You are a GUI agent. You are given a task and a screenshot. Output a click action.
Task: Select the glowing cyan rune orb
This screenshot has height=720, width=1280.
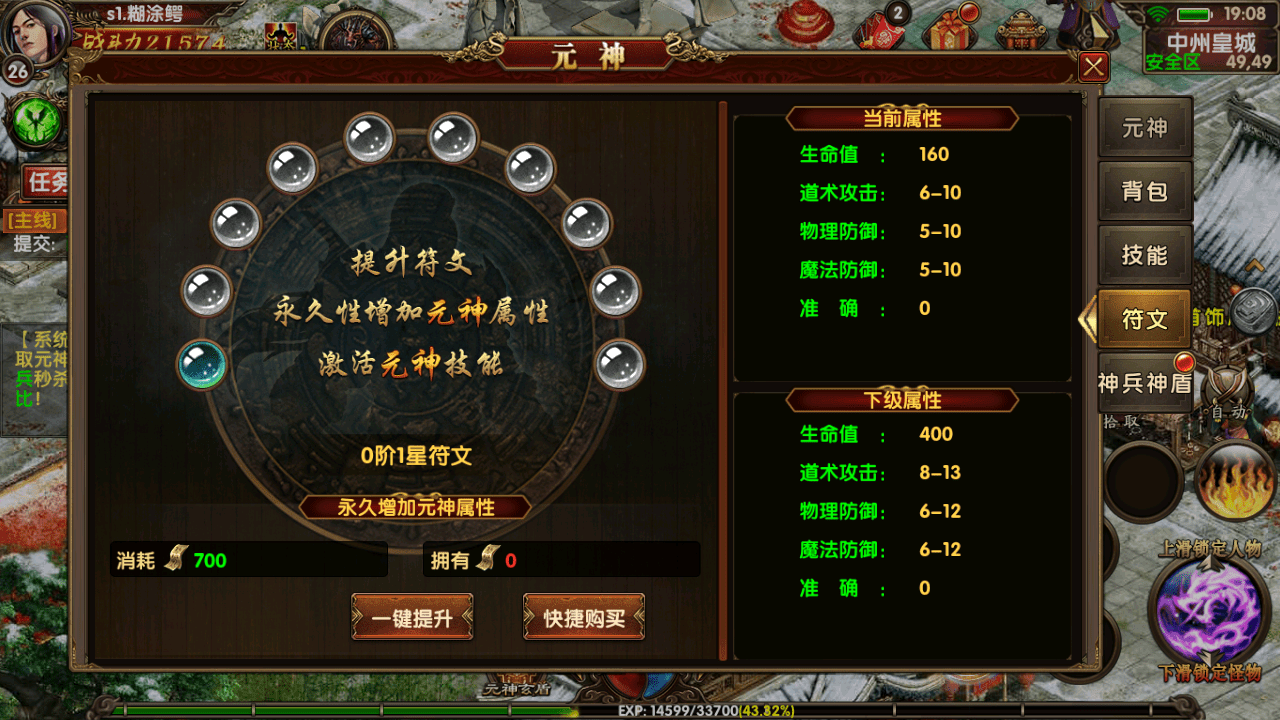(x=200, y=365)
